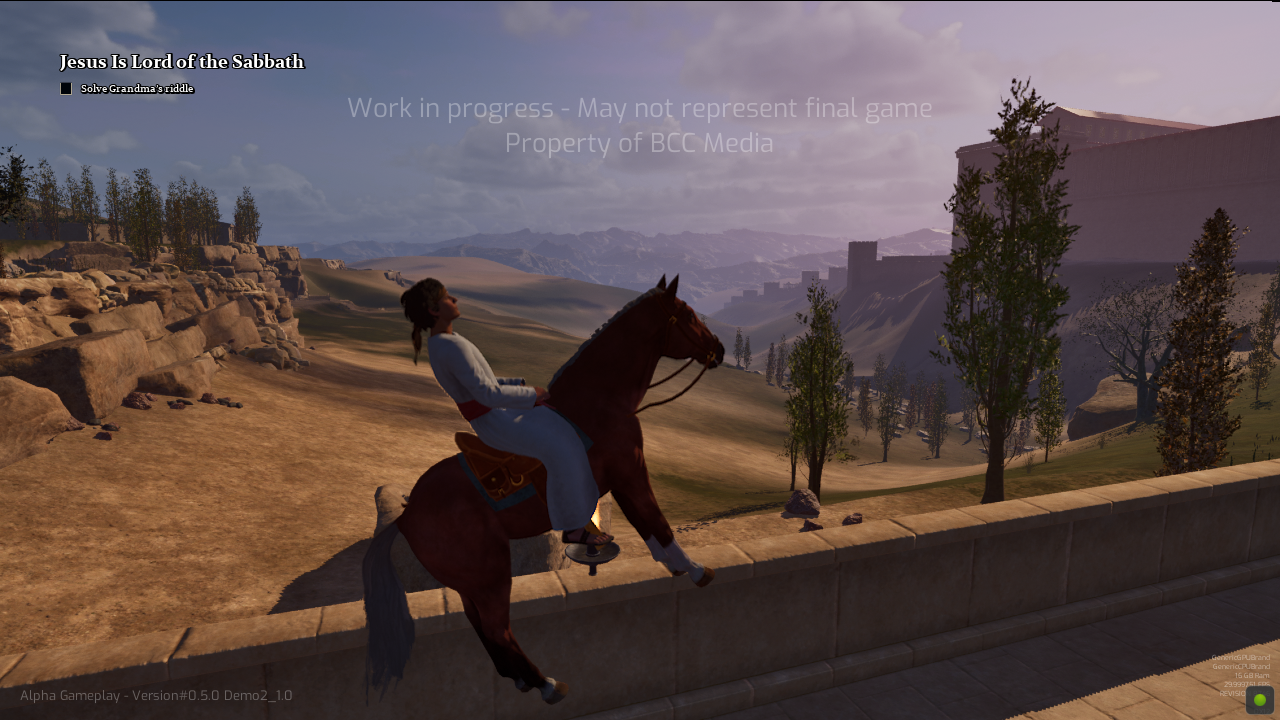Click the Alpha Gameplay version label
Viewport: 1280px width, 720px height.
point(155,695)
